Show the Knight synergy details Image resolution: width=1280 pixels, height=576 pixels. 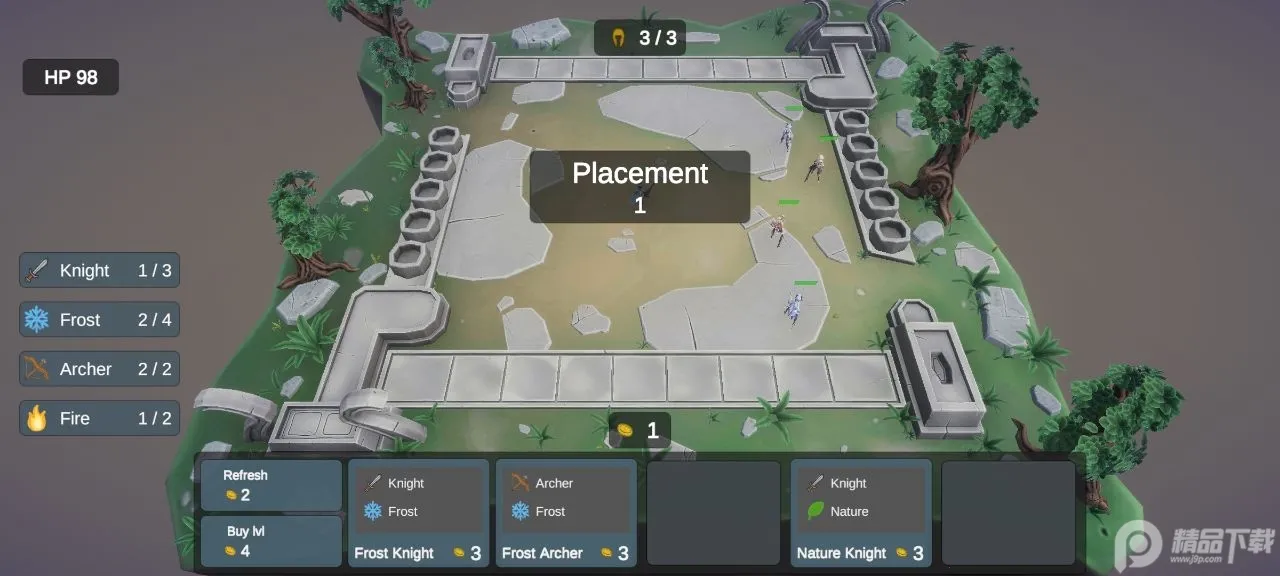coord(99,270)
